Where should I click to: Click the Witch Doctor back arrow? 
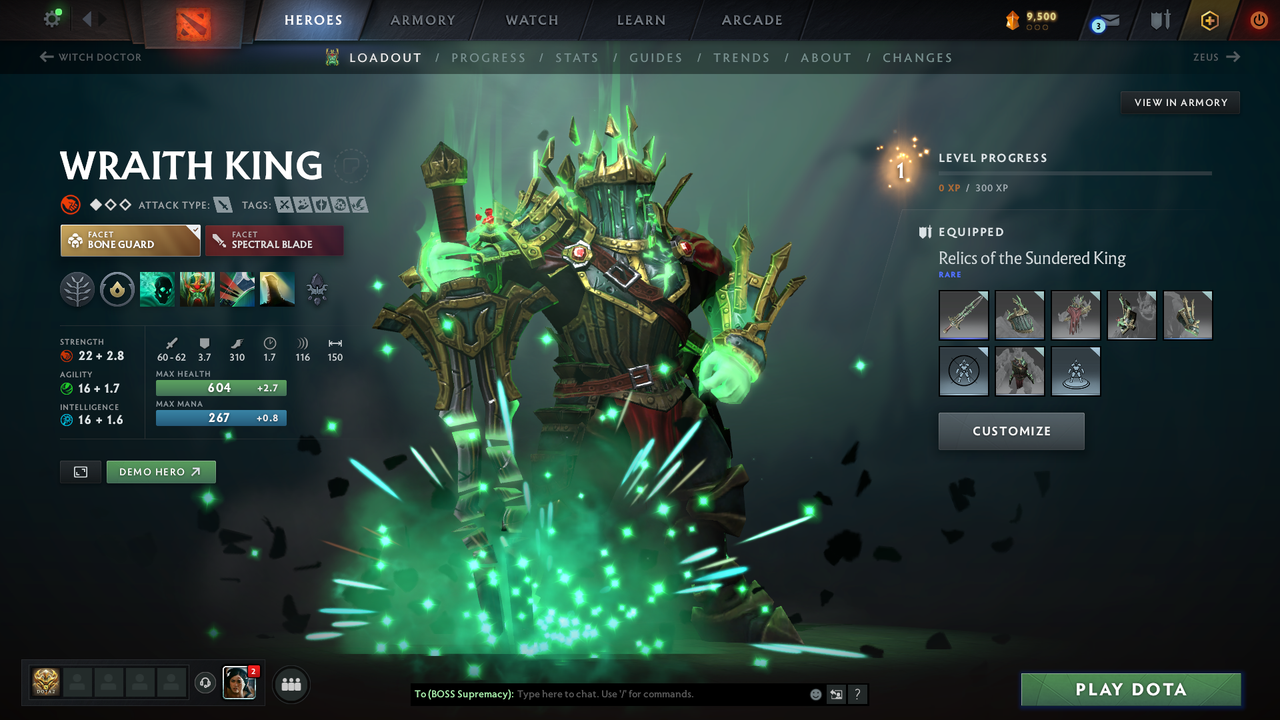click(x=48, y=57)
